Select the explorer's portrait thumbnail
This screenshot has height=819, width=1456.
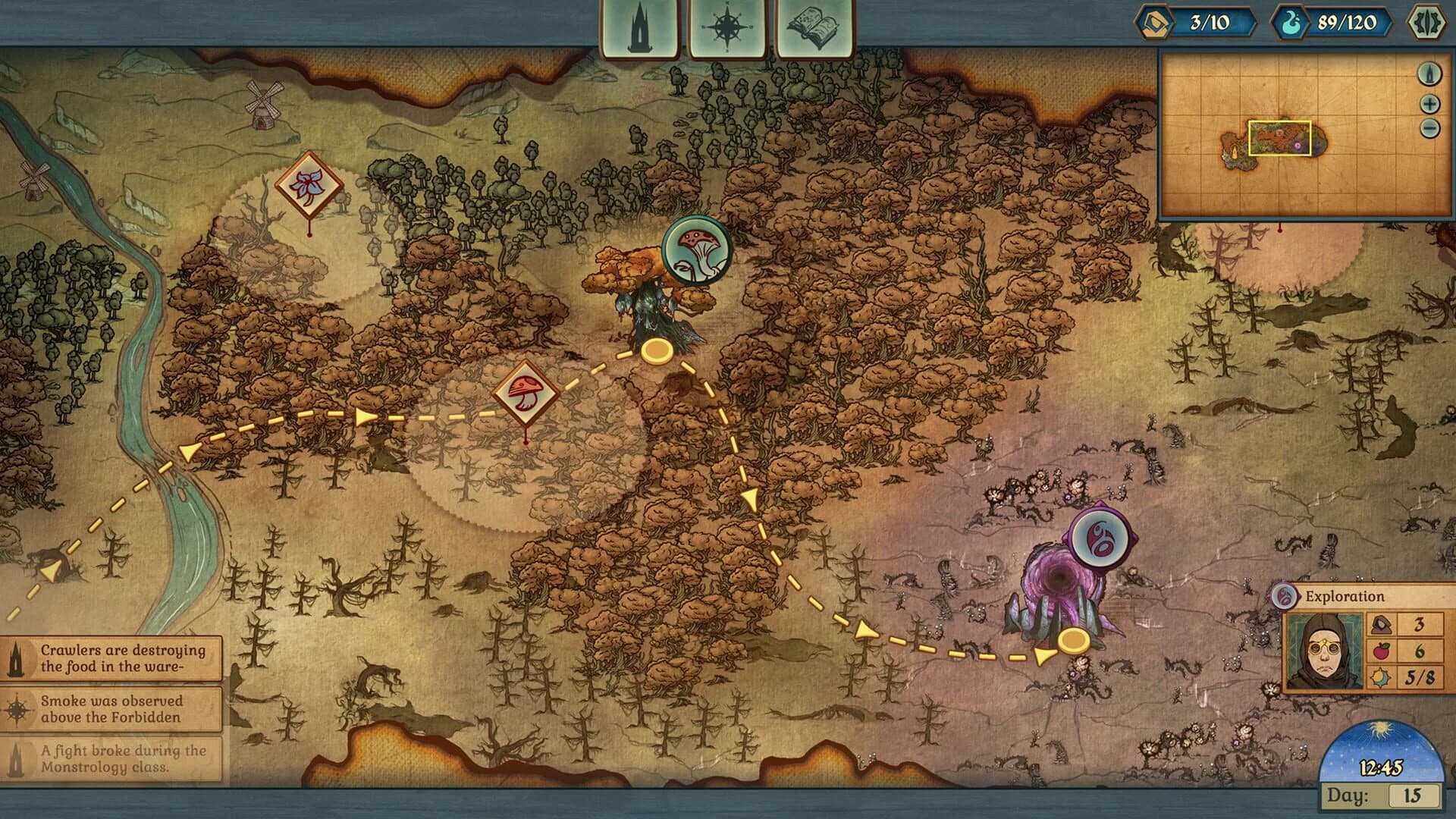coord(1325,647)
